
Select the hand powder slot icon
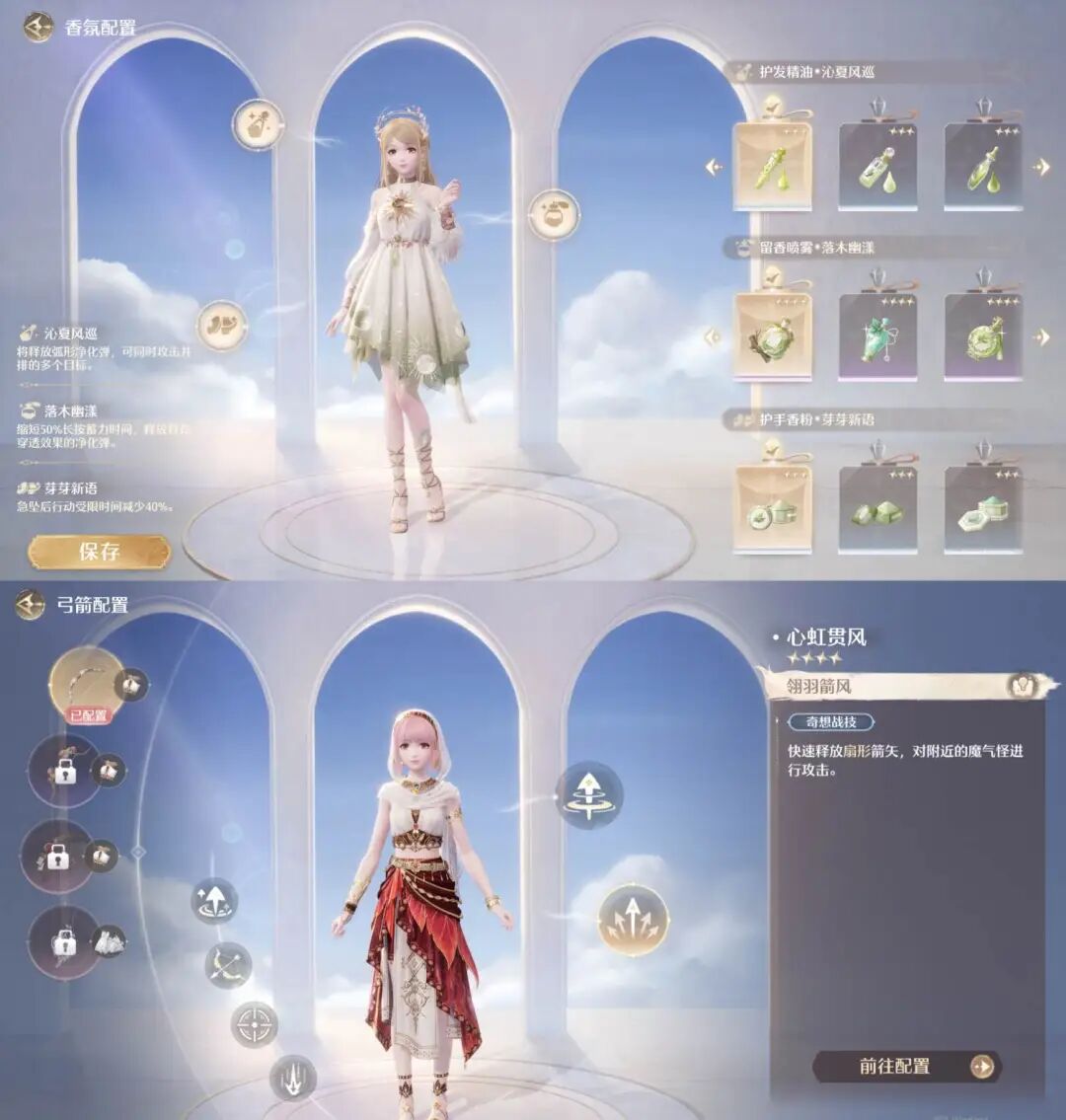(221, 326)
